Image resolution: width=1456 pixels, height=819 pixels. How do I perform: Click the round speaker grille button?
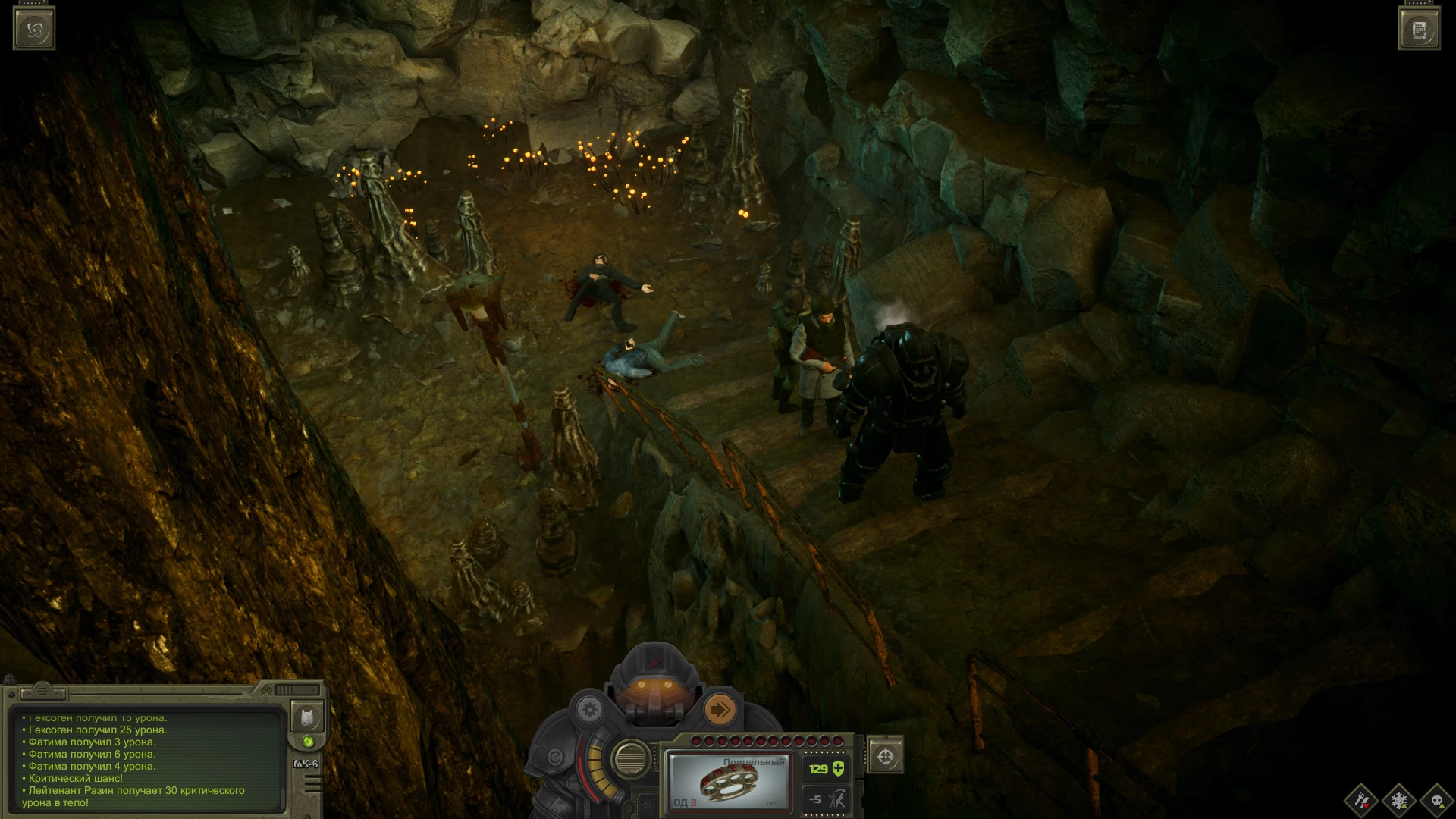[629, 757]
